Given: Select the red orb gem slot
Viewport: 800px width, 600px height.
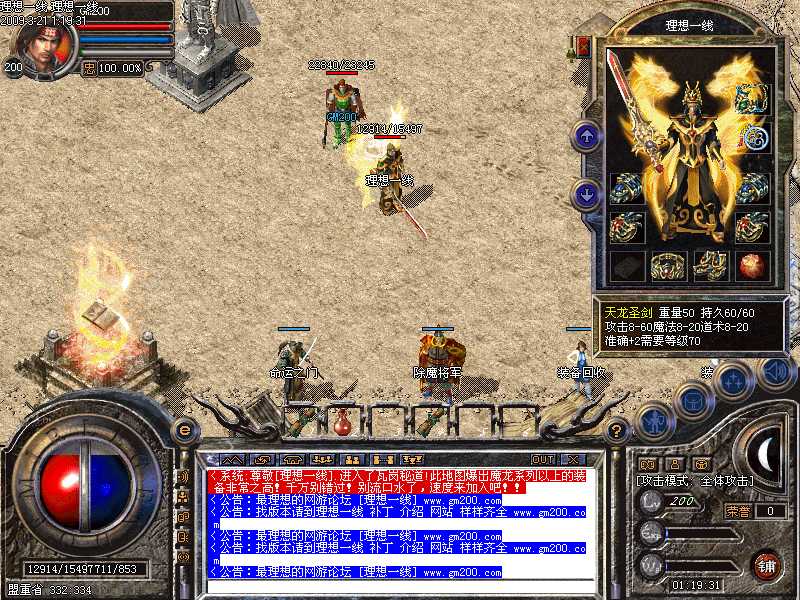Looking at the screenshot, I should (x=752, y=265).
